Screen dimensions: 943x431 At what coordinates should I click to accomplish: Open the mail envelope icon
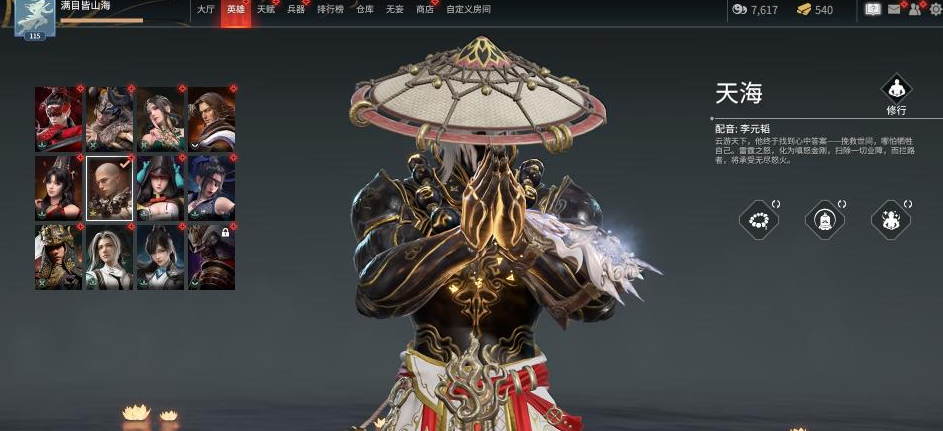[894, 10]
